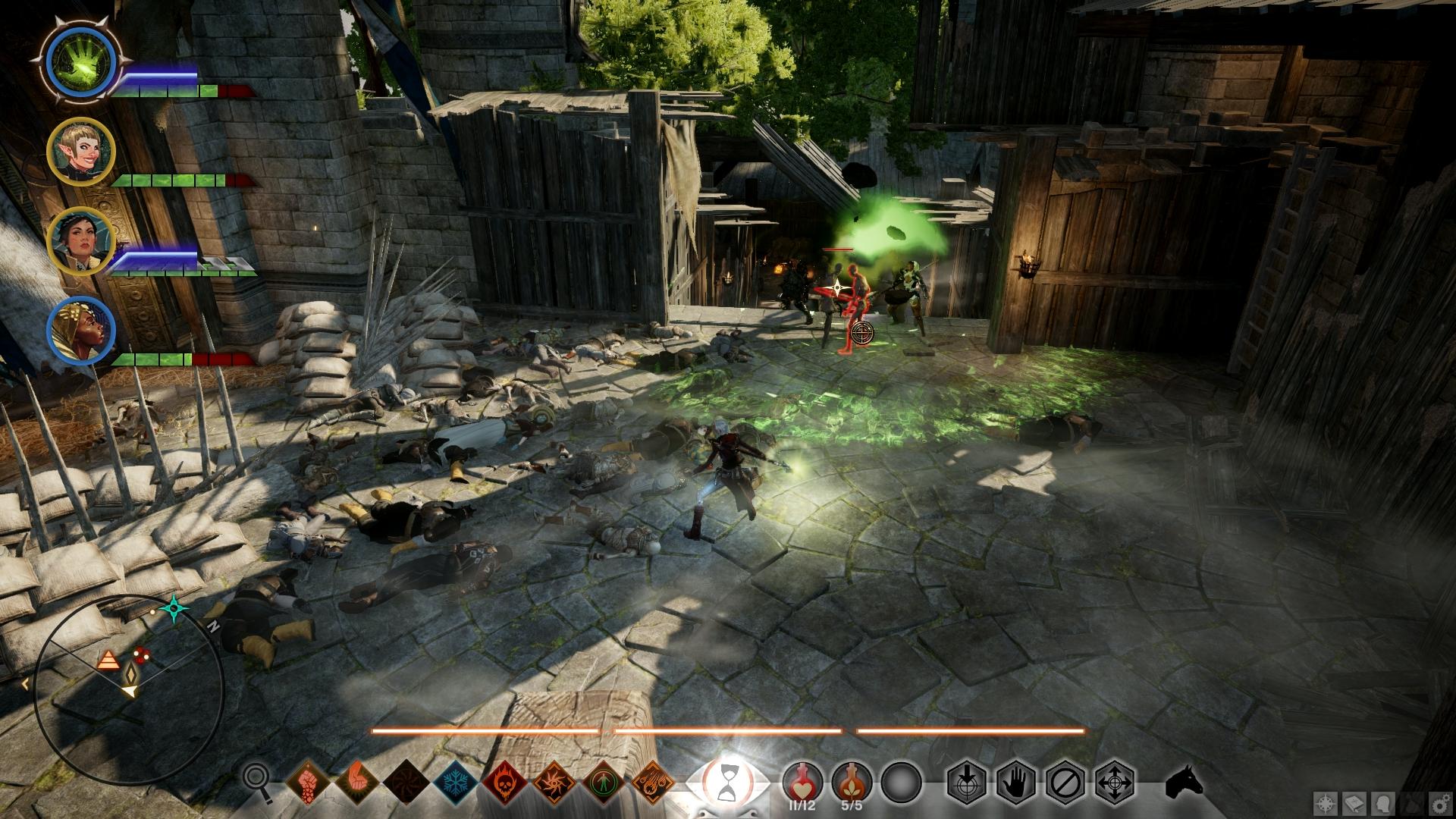The image size is (1456, 819).
Task: Use the stone fist ability
Action: click(308, 782)
